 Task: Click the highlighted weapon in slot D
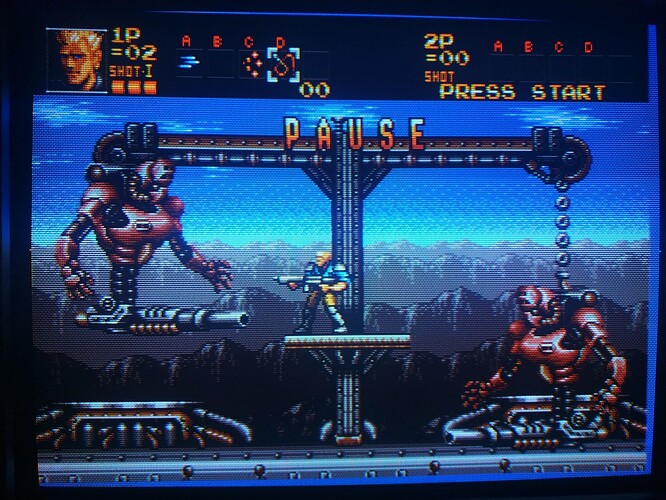[x=282, y=66]
